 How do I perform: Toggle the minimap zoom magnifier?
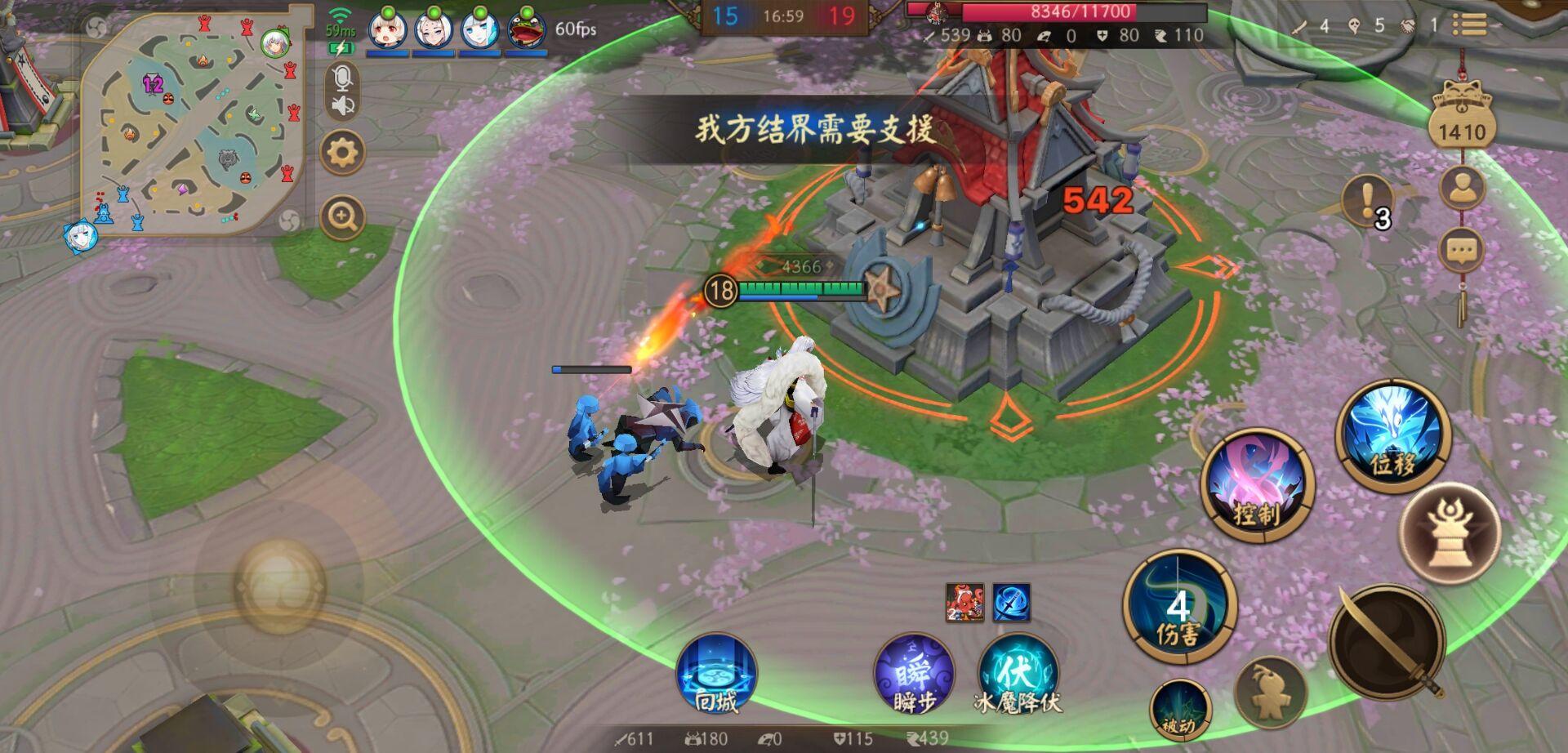pos(343,215)
